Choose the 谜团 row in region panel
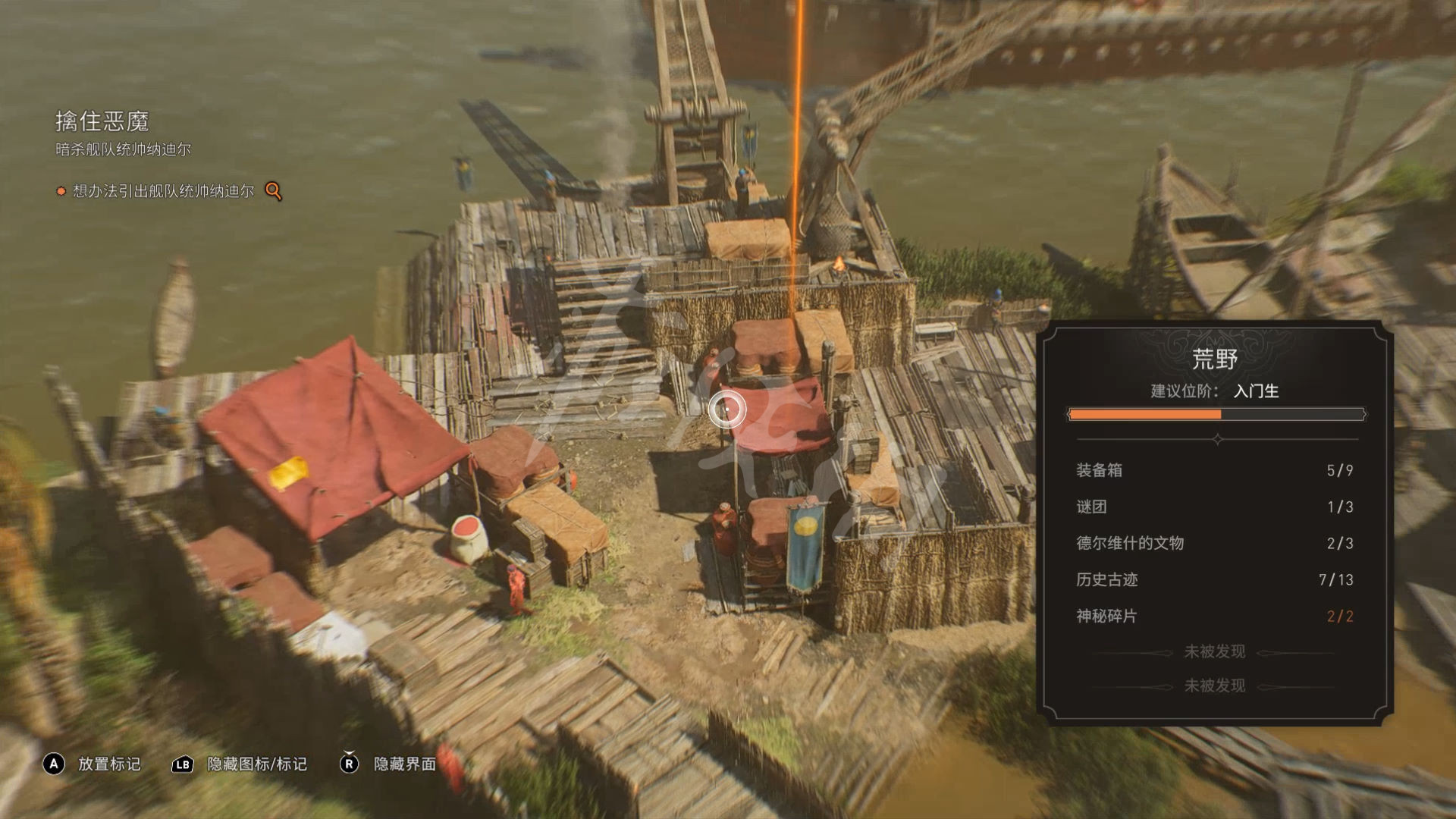 [x=1214, y=507]
